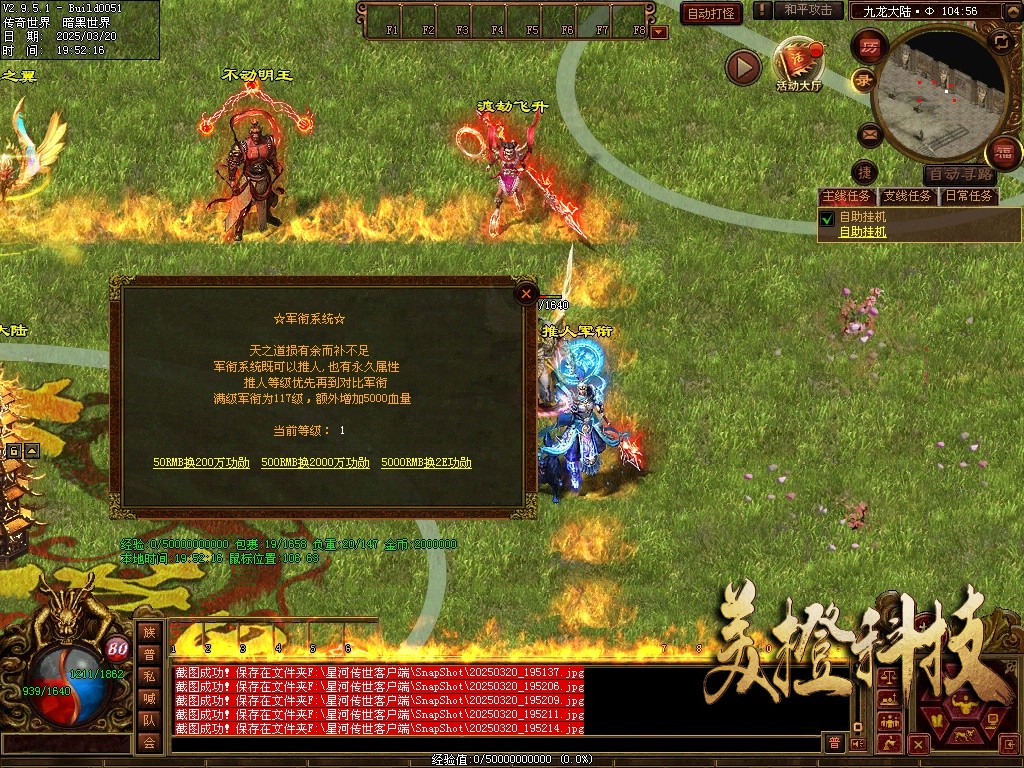Click the round play arrow button
Image resolution: width=1024 pixels, height=768 pixels.
coord(743,67)
